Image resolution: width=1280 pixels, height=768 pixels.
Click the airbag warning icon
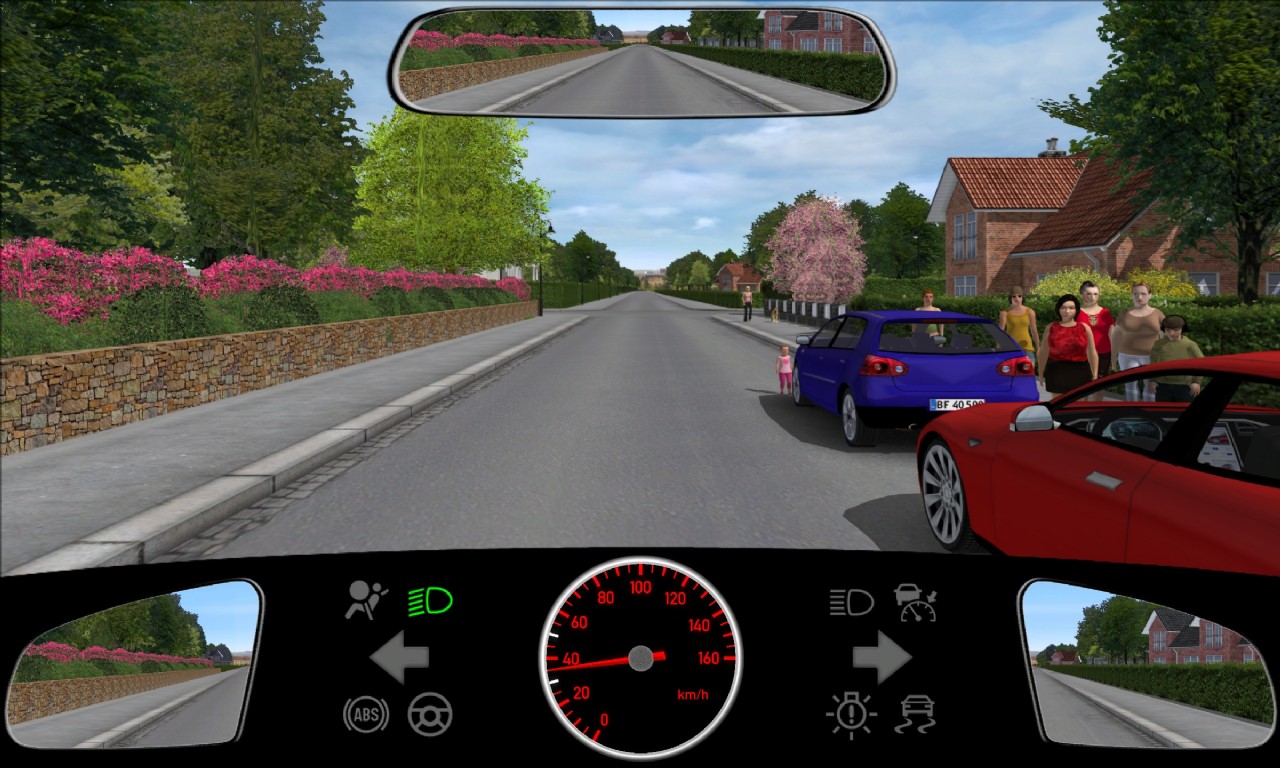click(366, 600)
